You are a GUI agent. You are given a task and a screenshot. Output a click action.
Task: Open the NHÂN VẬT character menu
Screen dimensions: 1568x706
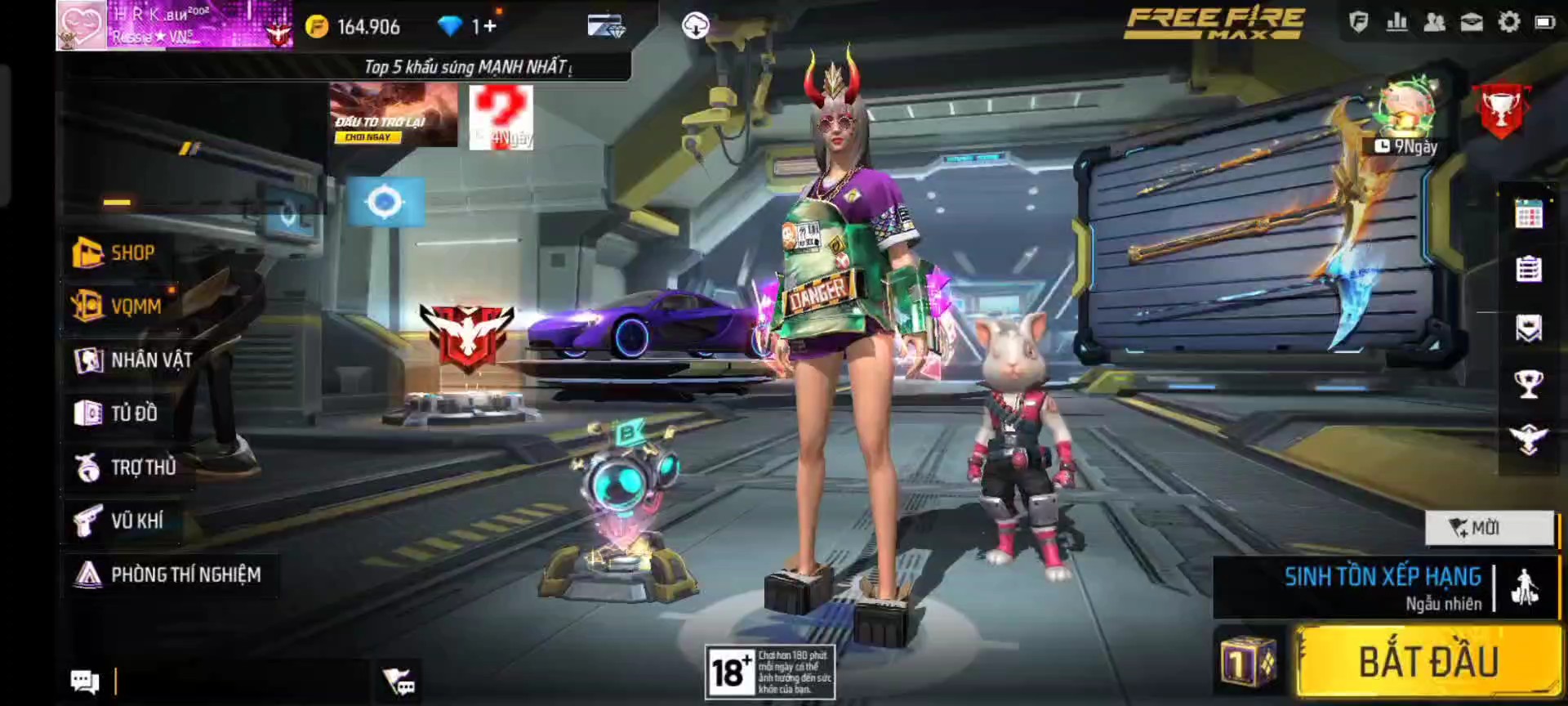(x=135, y=360)
